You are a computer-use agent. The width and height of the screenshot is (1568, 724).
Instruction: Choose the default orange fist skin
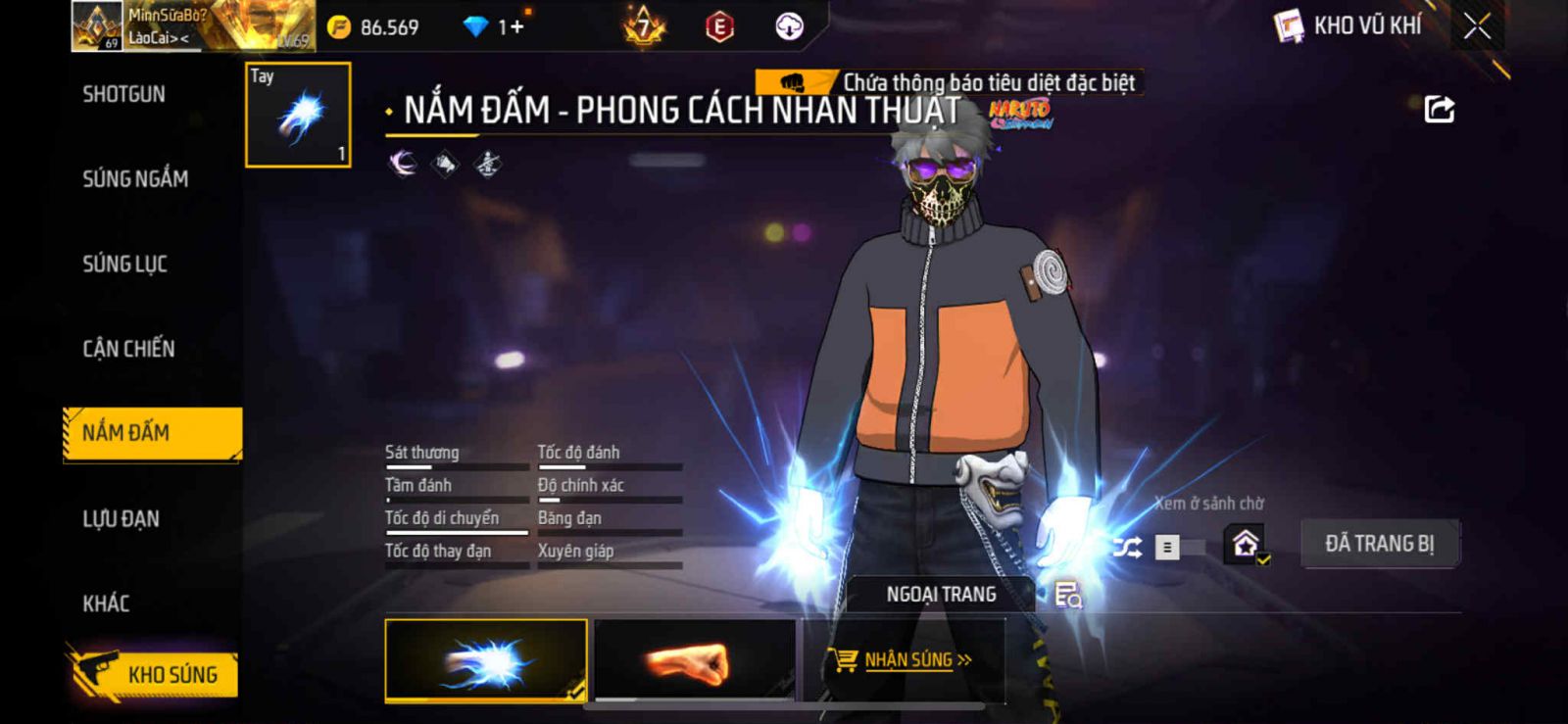[x=695, y=660]
